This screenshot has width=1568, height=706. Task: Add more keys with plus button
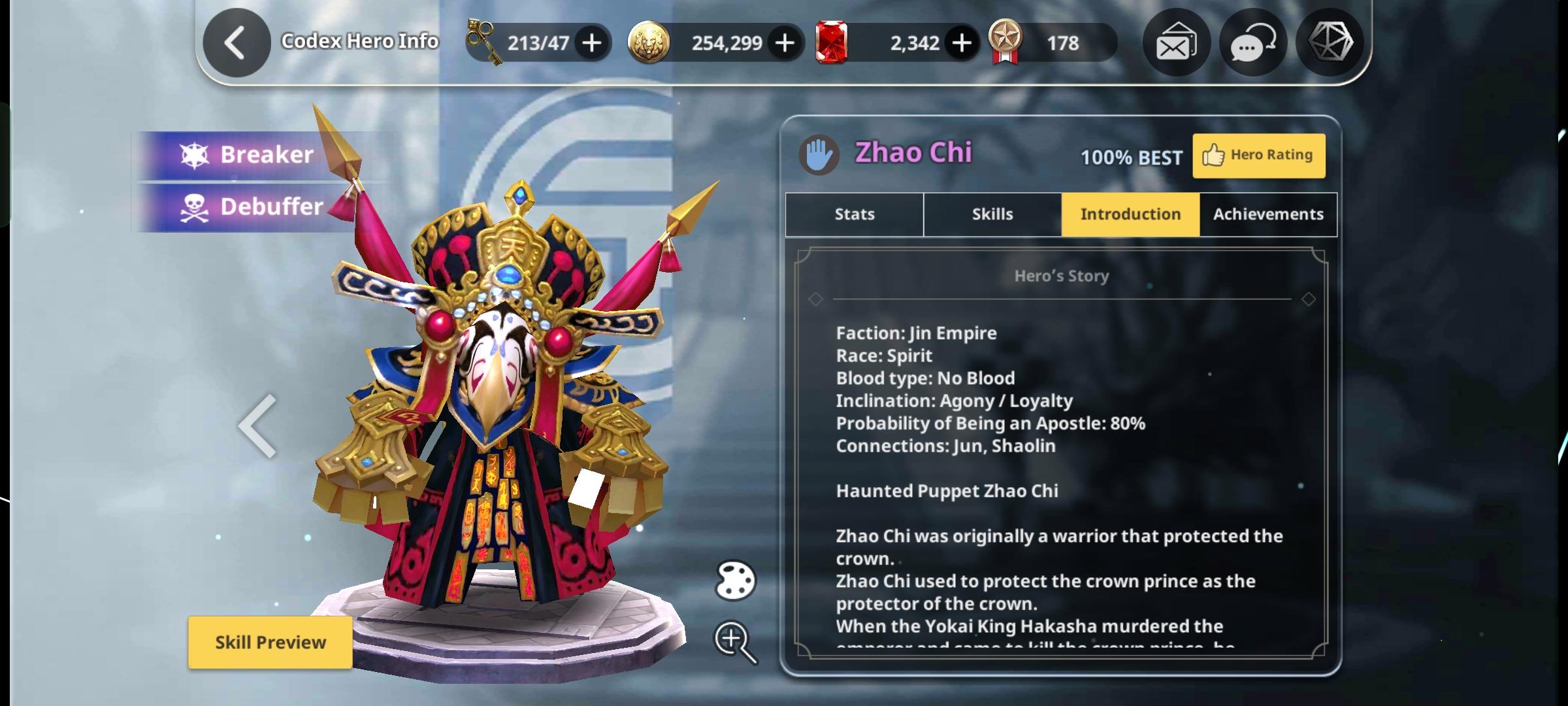[591, 43]
